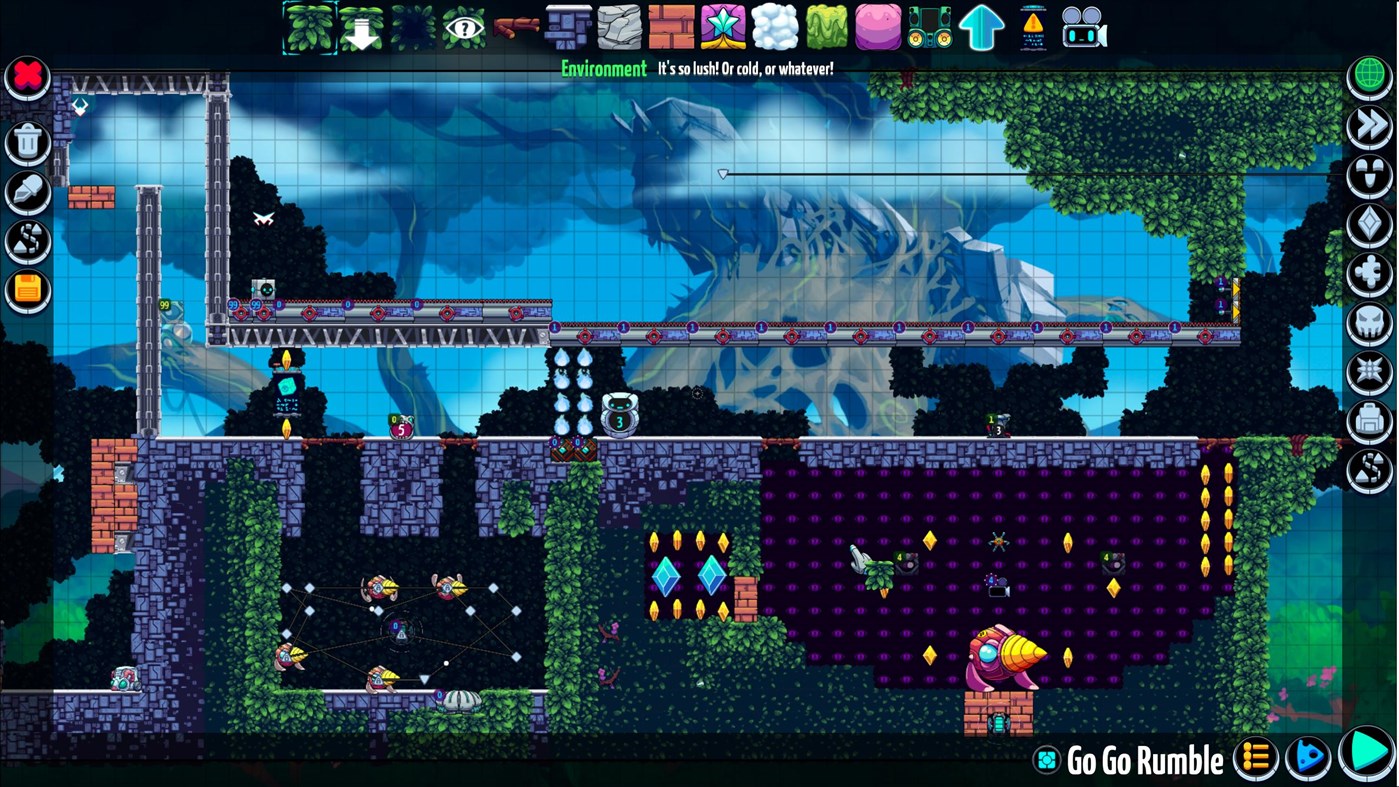Click the leafy bush tab with the download arrow
Image resolution: width=1399 pixels, height=787 pixels.
coord(361,27)
